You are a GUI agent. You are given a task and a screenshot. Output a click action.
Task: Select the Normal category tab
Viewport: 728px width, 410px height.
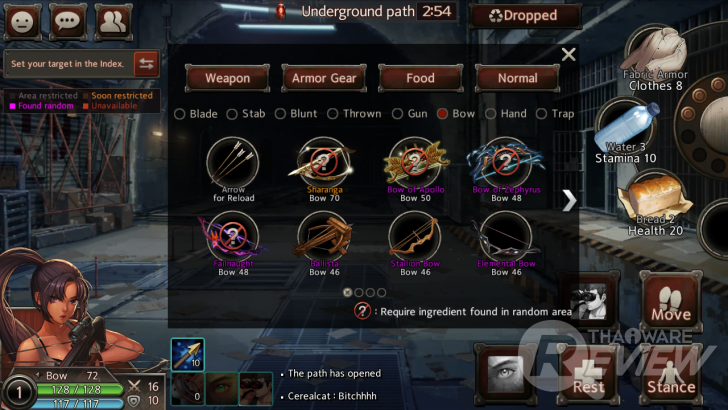[x=517, y=78]
